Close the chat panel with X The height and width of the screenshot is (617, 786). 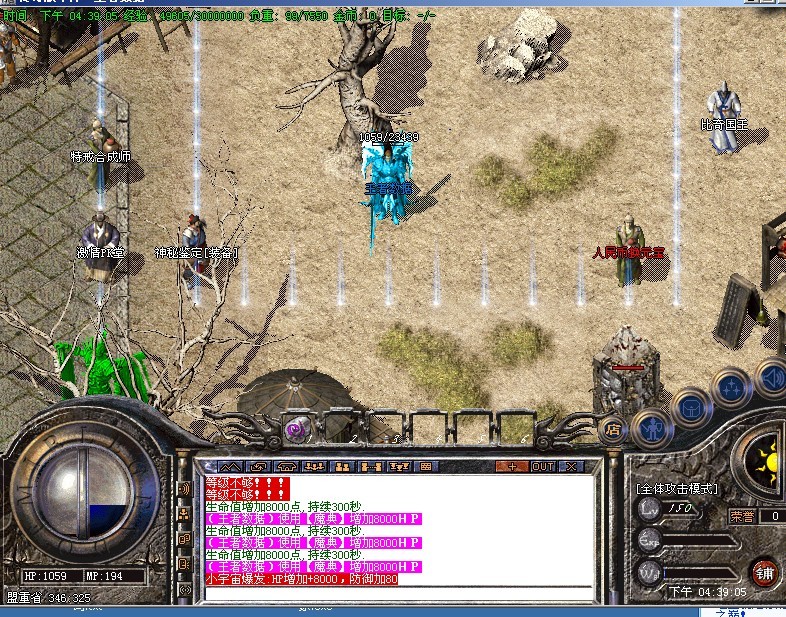point(571,466)
